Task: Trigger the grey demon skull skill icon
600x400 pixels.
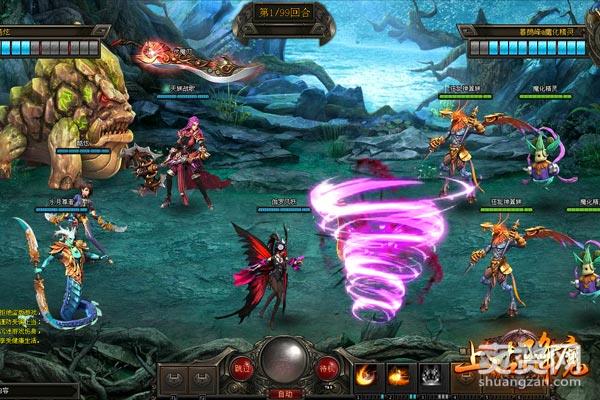Action: (x=432, y=375)
